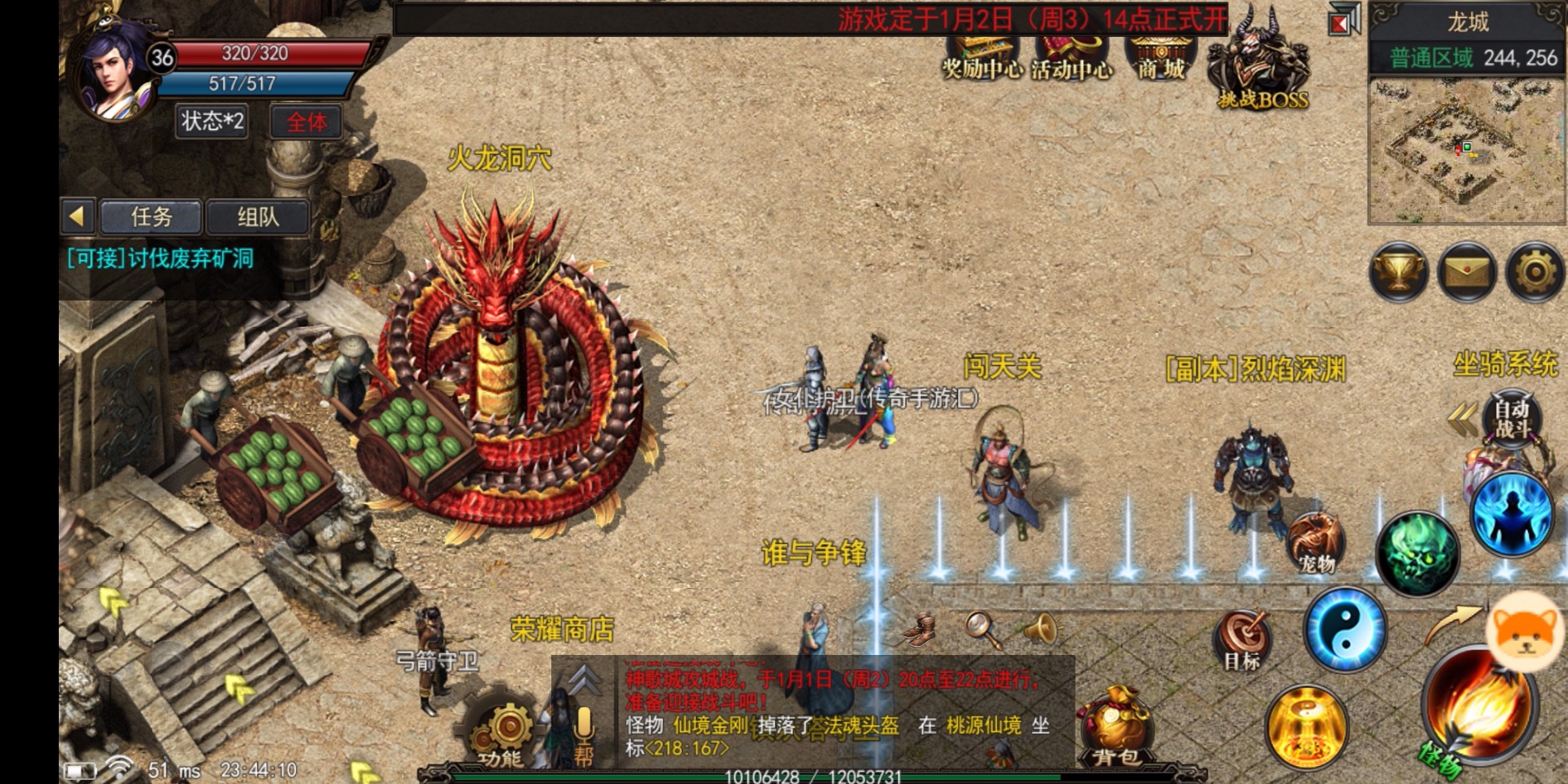Screen dimensions: 1568x784
Task: Open the mail envelope button
Action: pos(1467,273)
